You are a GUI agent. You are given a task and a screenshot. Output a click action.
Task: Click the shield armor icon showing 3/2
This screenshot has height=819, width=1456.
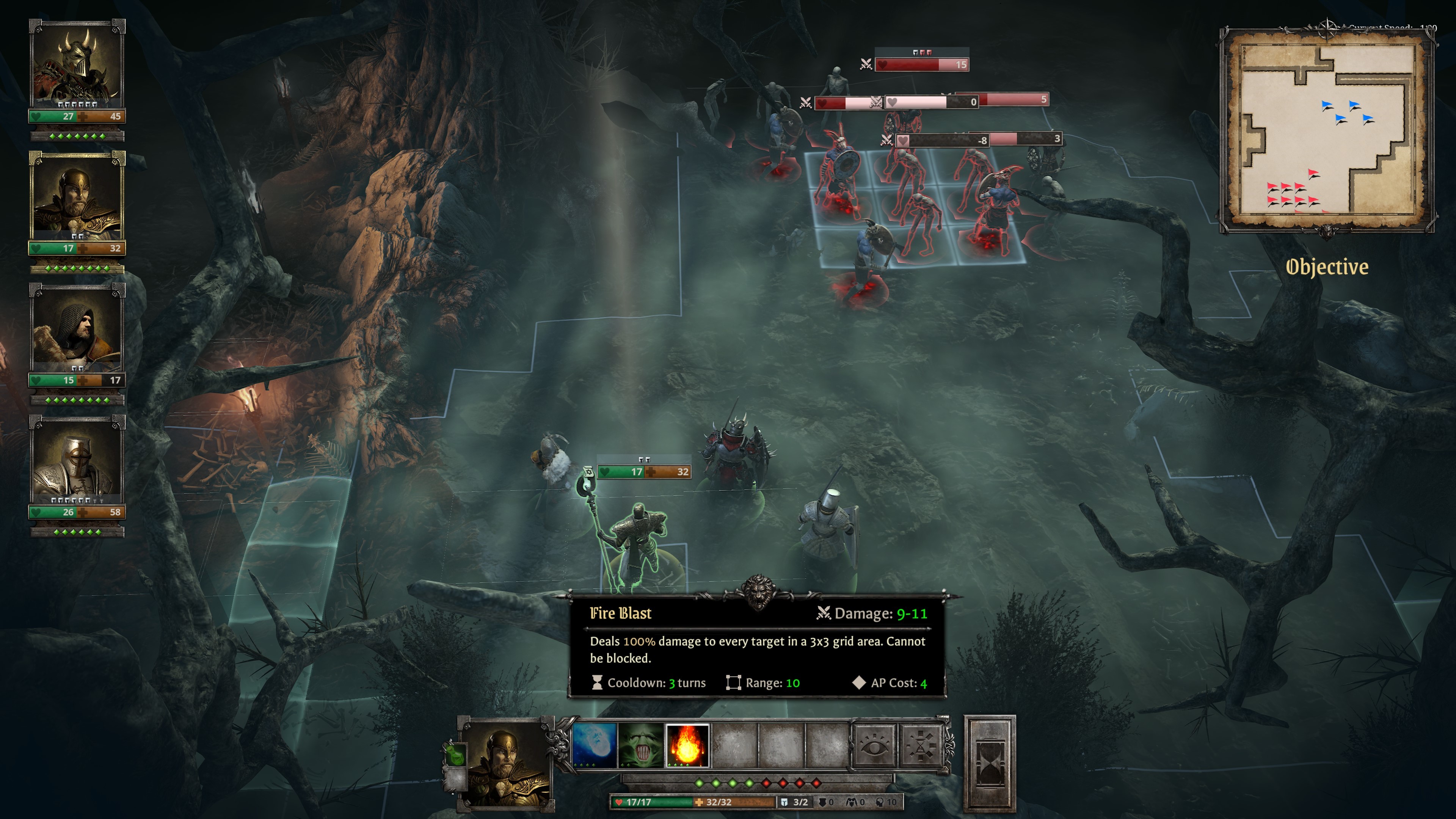[784, 802]
